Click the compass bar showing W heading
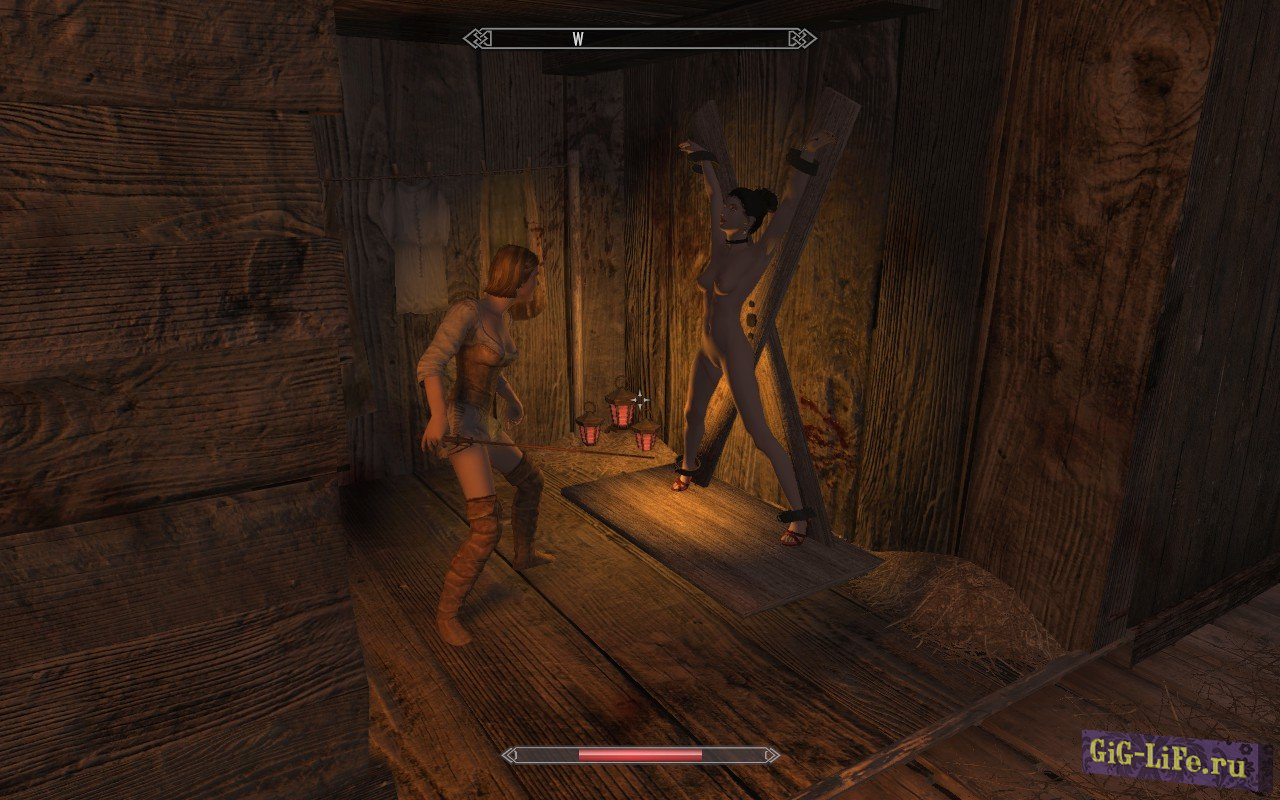The image size is (1280, 800). [639, 39]
